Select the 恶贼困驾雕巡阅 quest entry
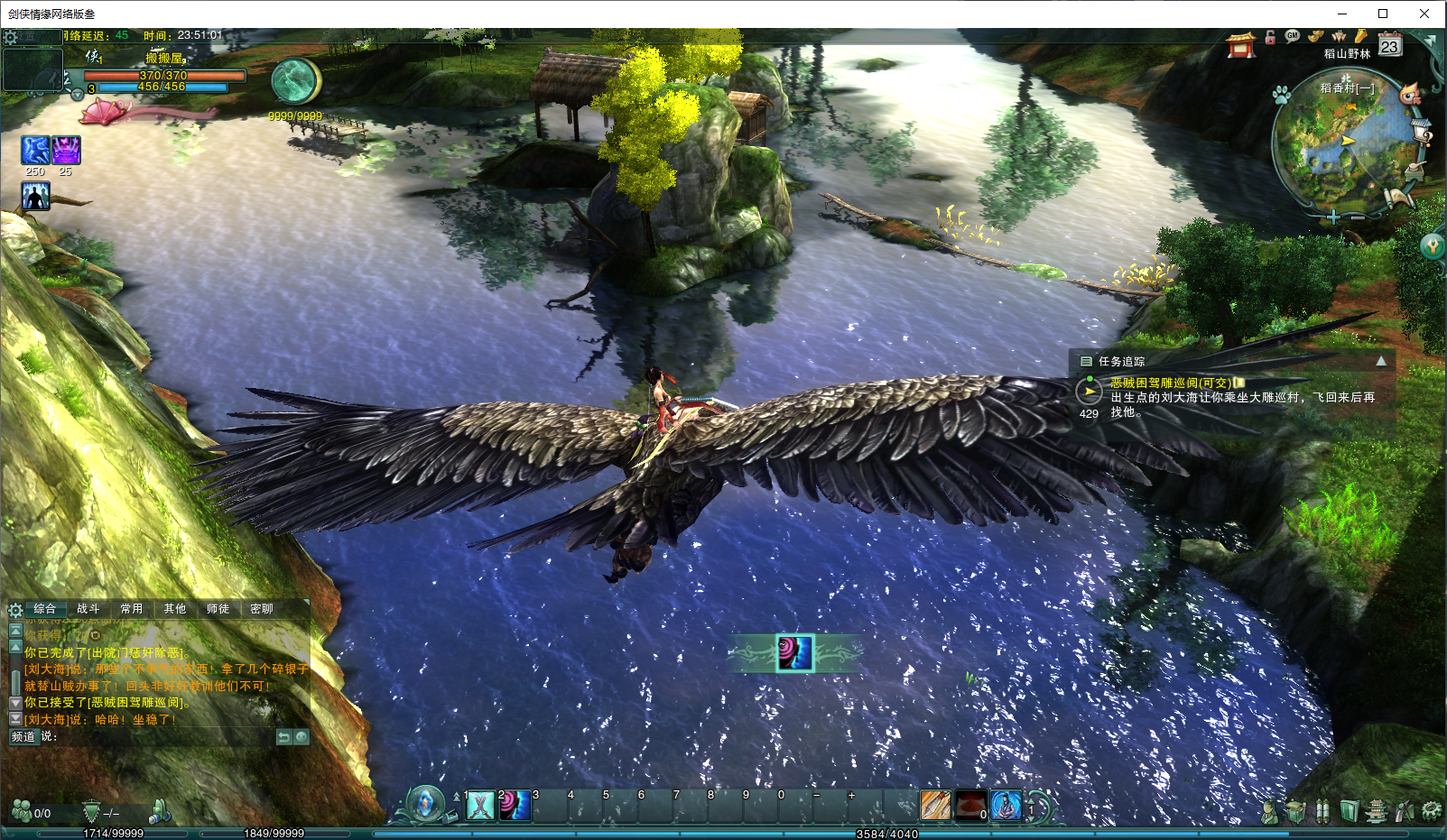The width and height of the screenshot is (1447, 840). (x=1170, y=383)
